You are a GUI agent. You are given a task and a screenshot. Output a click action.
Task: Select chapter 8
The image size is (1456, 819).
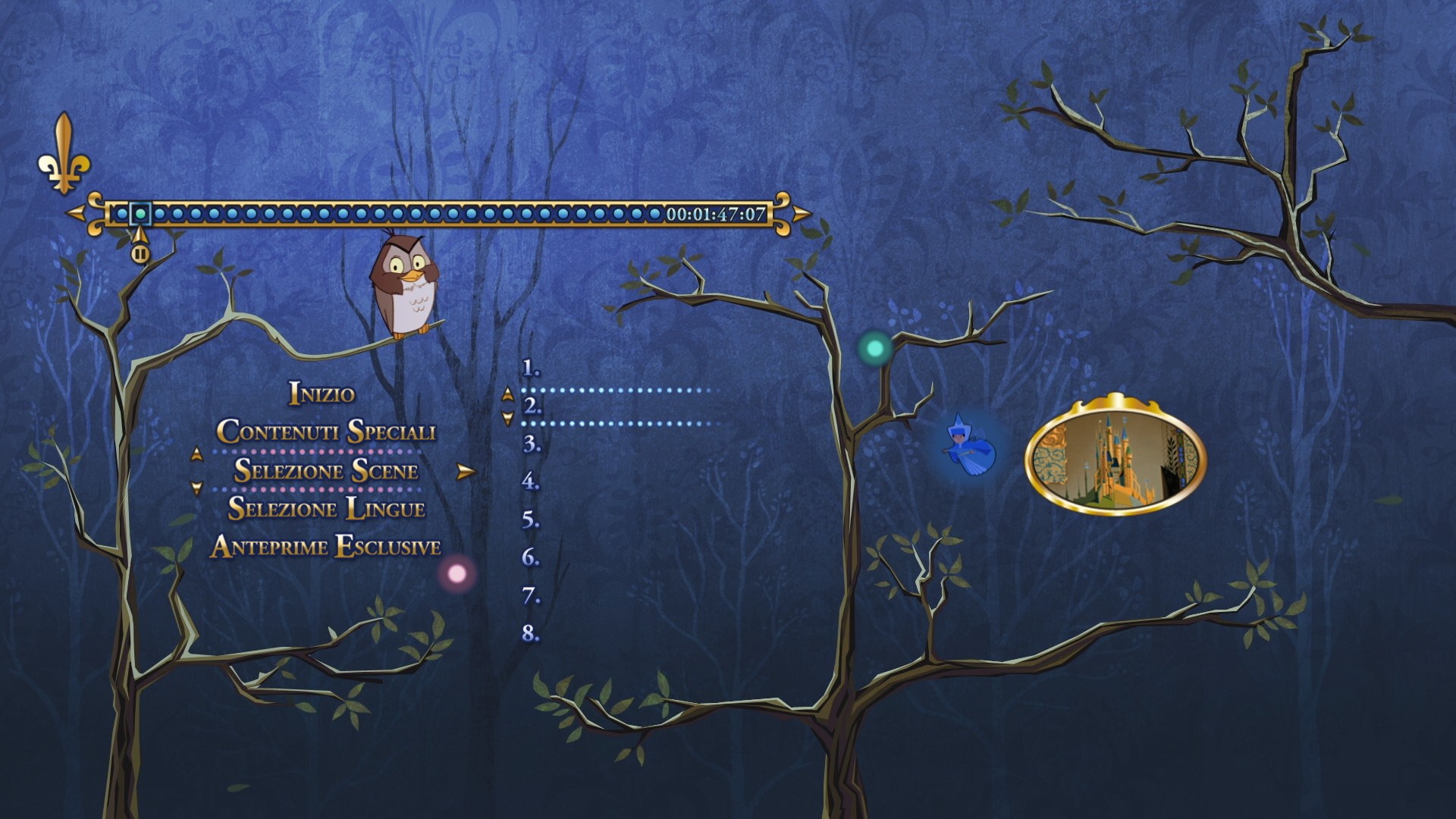click(531, 633)
